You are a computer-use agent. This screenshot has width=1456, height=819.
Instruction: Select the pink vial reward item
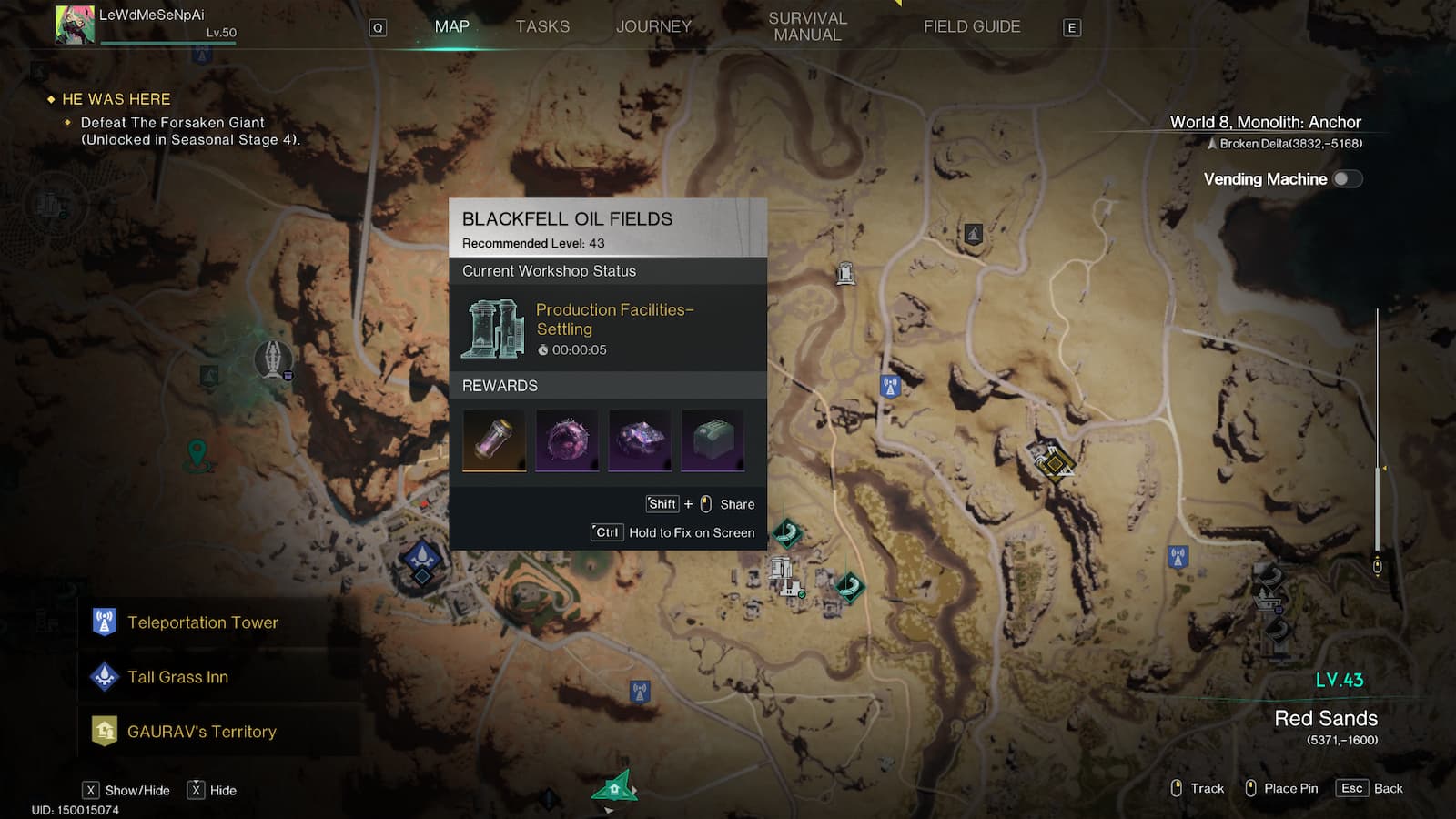point(494,440)
